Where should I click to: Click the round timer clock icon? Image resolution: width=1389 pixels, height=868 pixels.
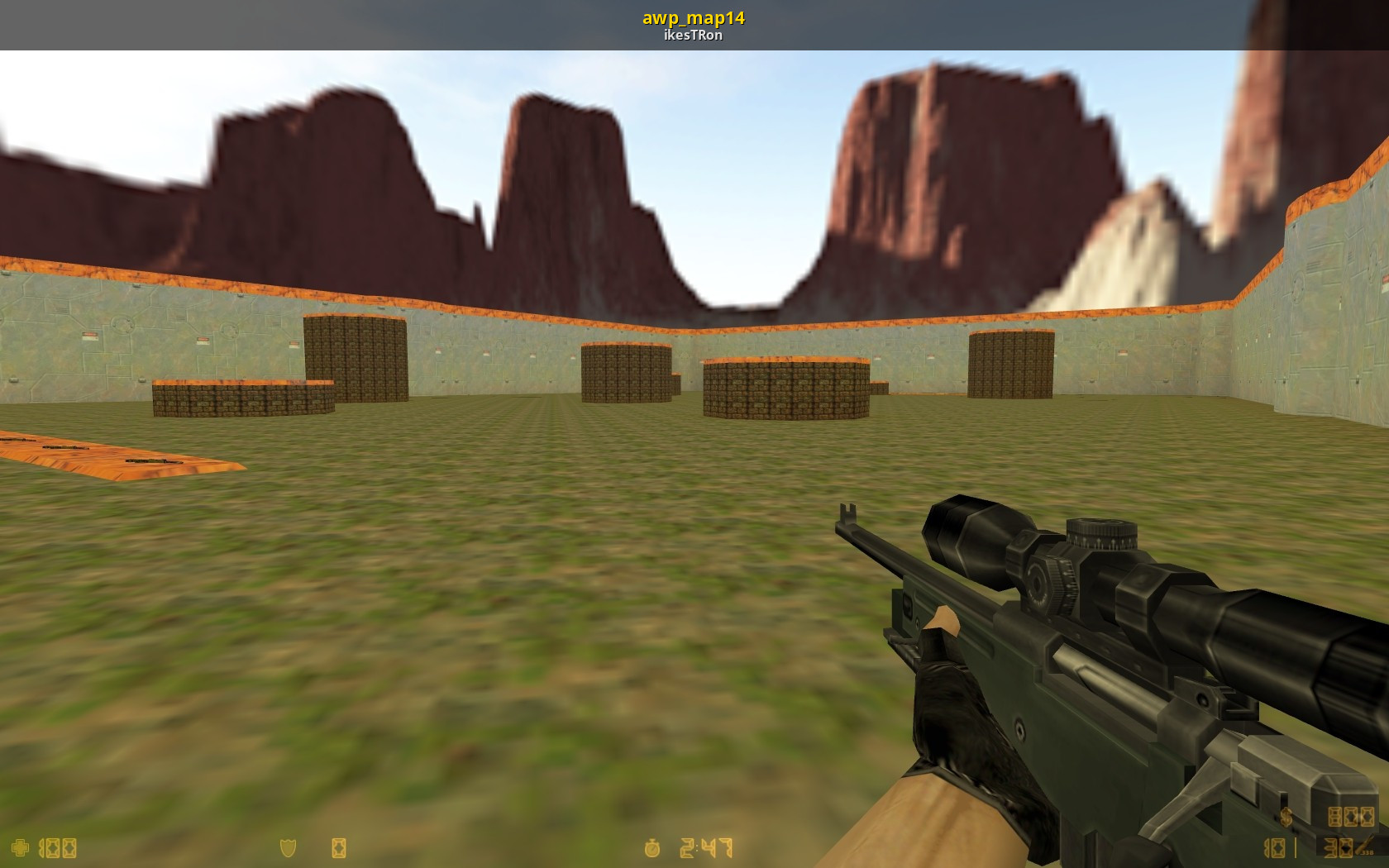point(652,848)
